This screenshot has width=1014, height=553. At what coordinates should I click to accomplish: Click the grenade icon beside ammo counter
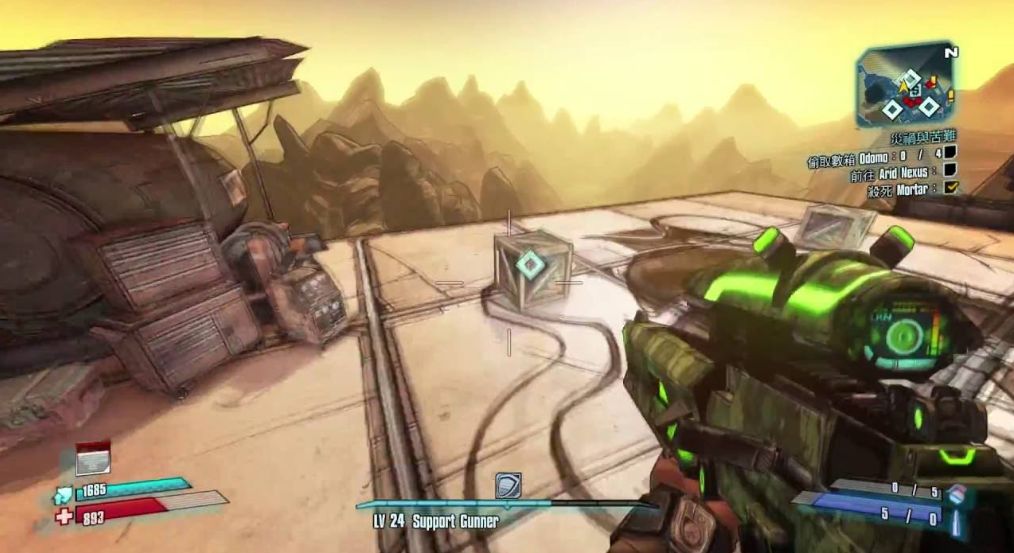coord(957,494)
